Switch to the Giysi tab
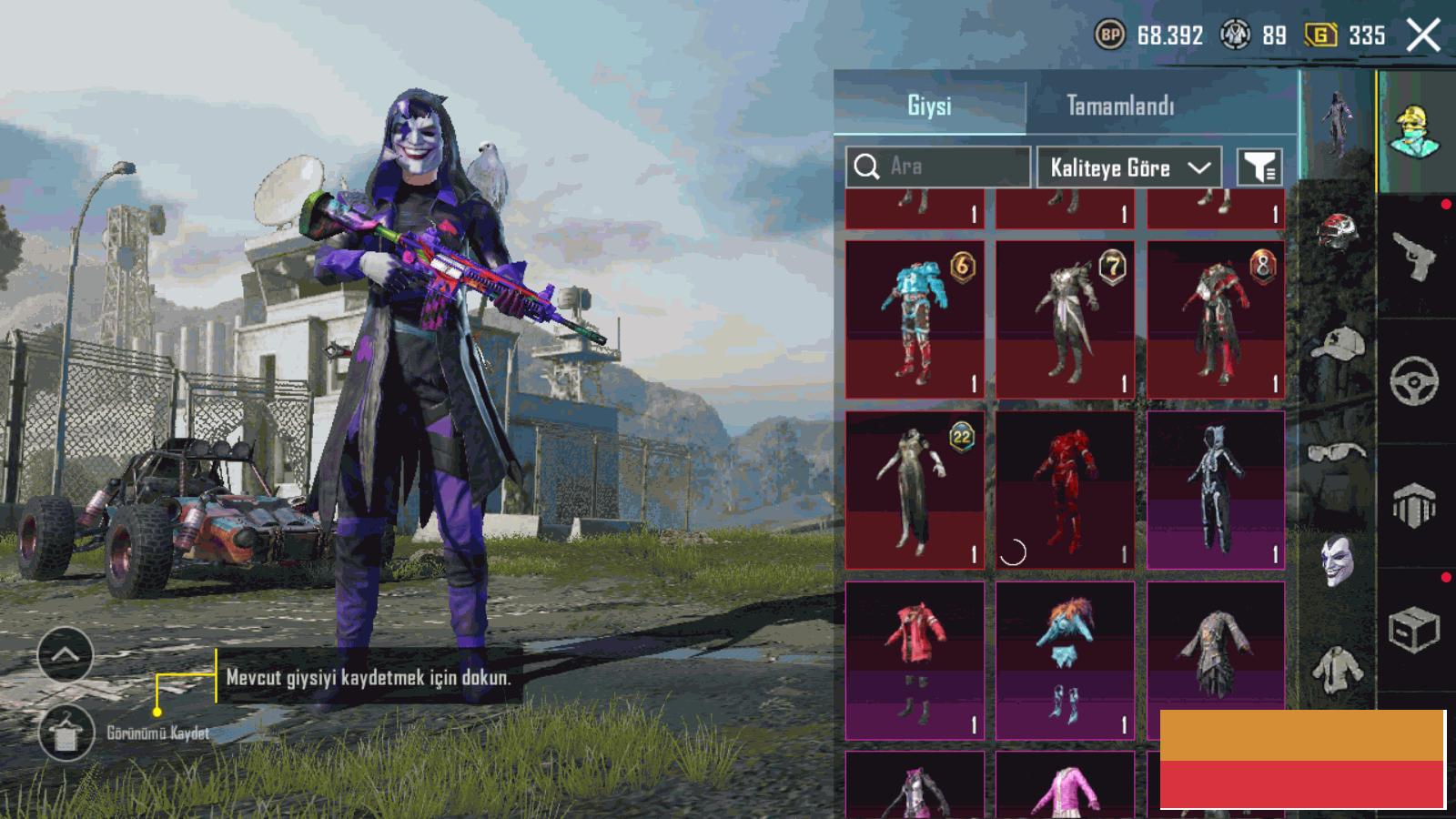The width and height of the screenshot is (1456, 819). [929, 106]
